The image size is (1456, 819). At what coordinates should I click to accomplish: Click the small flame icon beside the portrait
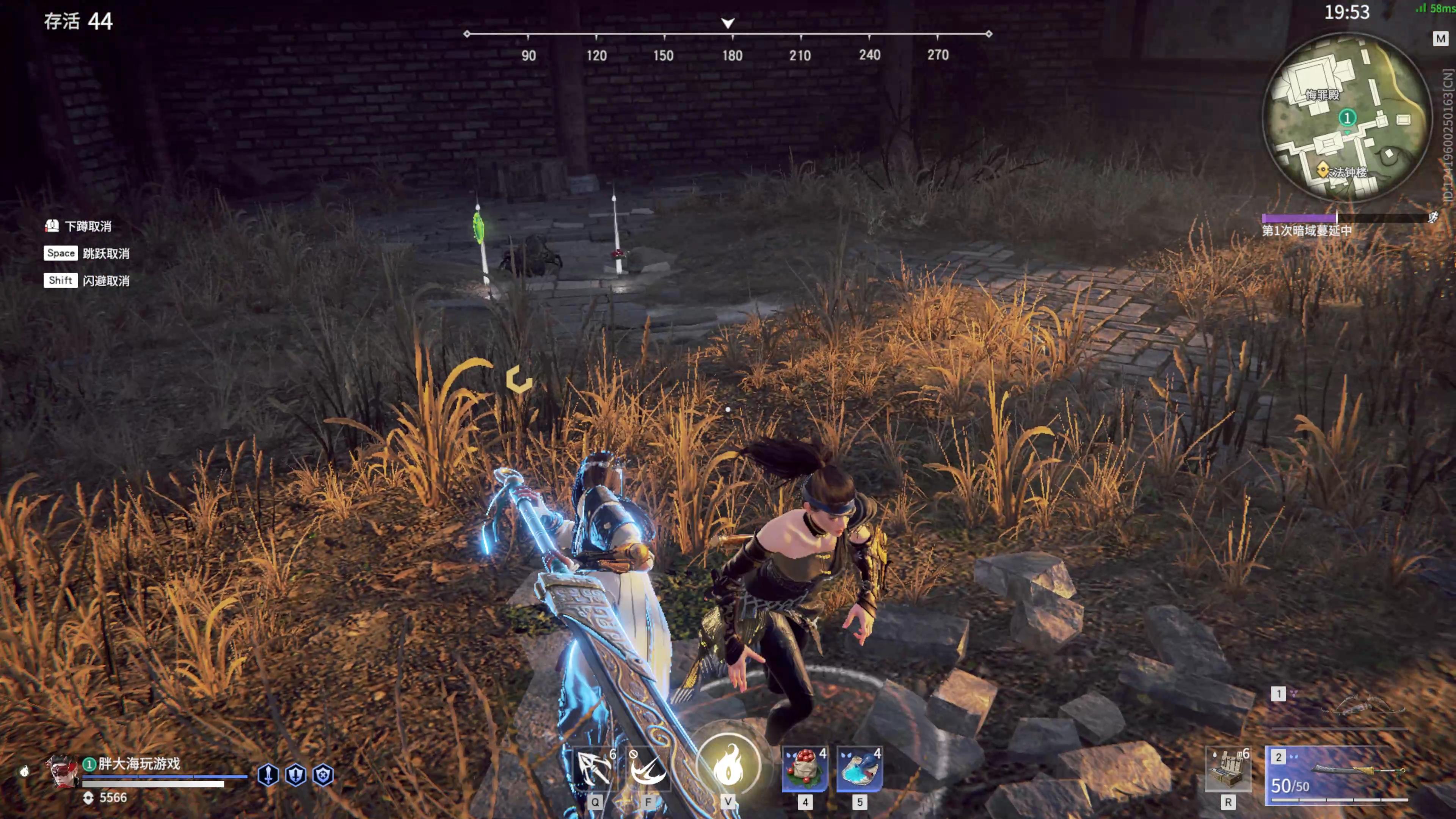click(24, 772)
